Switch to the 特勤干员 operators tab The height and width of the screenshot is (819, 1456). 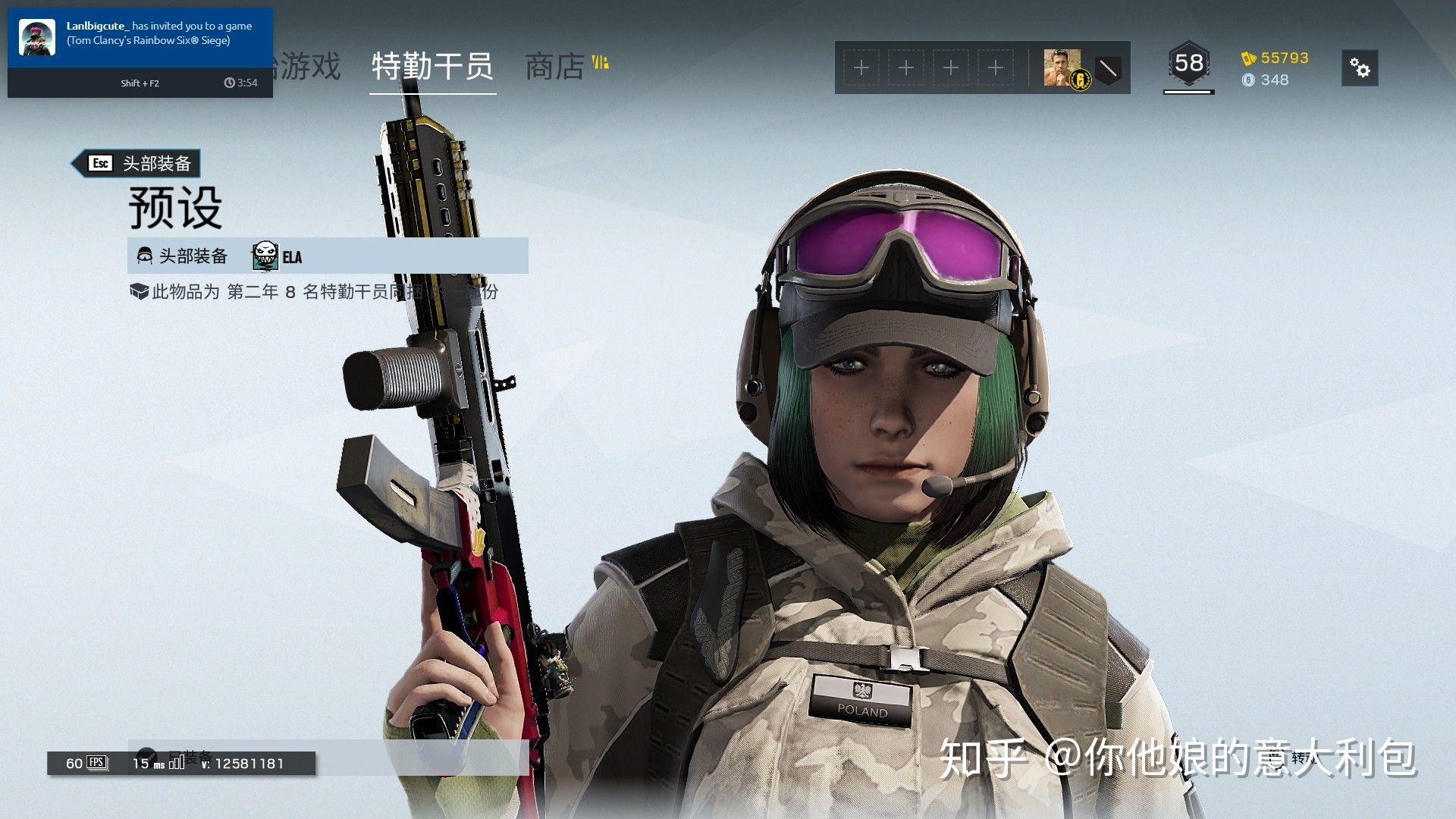pos(432,67)
